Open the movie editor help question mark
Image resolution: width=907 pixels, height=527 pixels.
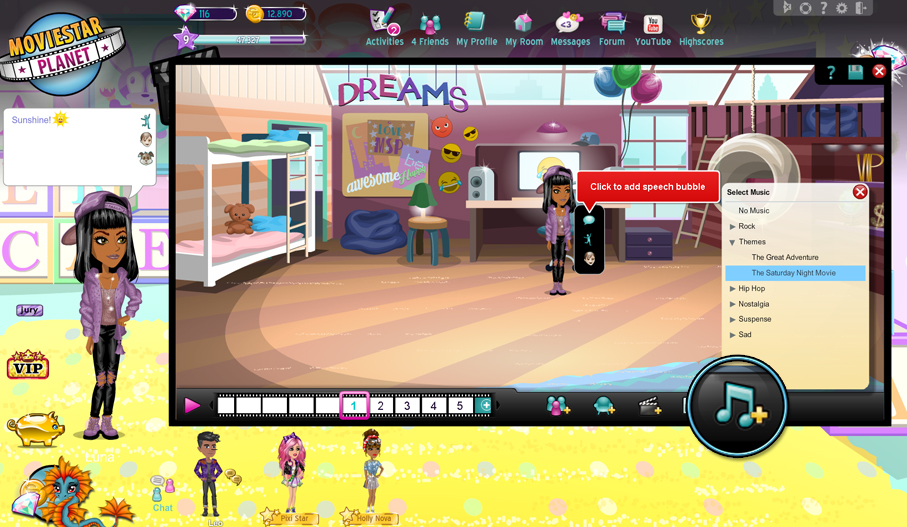[830, 72]
